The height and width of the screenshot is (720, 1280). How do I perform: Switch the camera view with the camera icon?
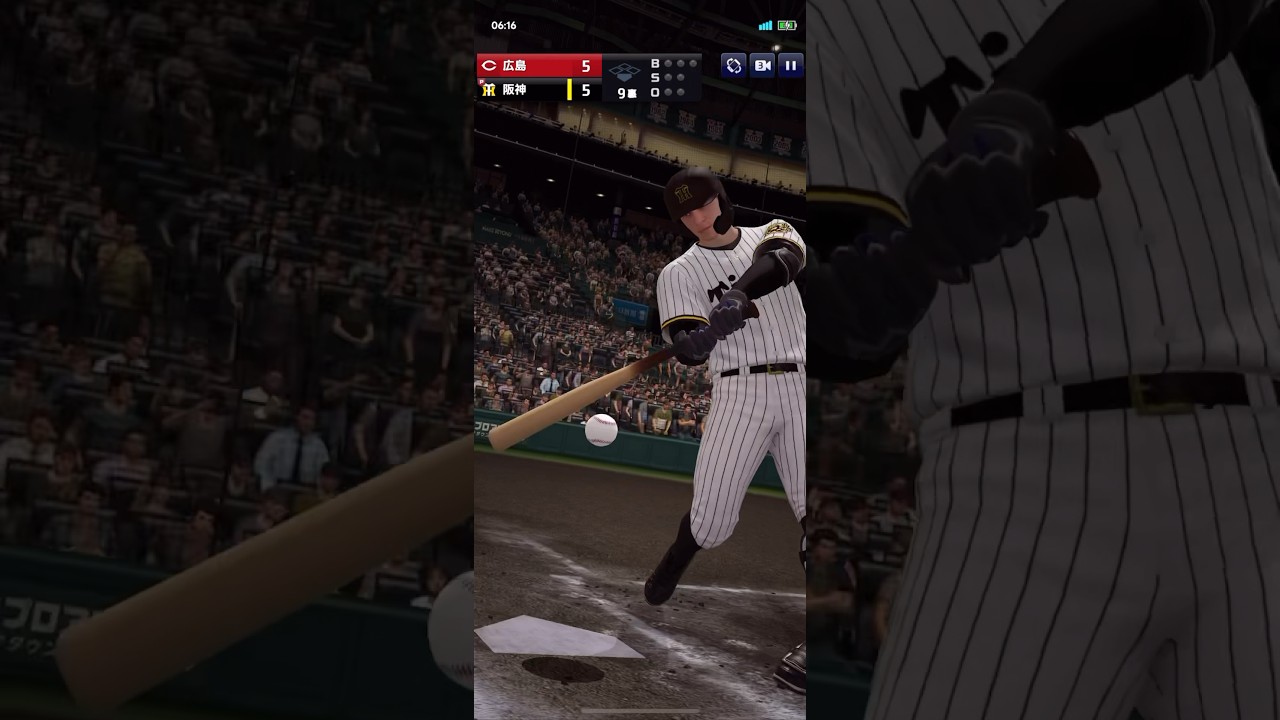point(762,66)
